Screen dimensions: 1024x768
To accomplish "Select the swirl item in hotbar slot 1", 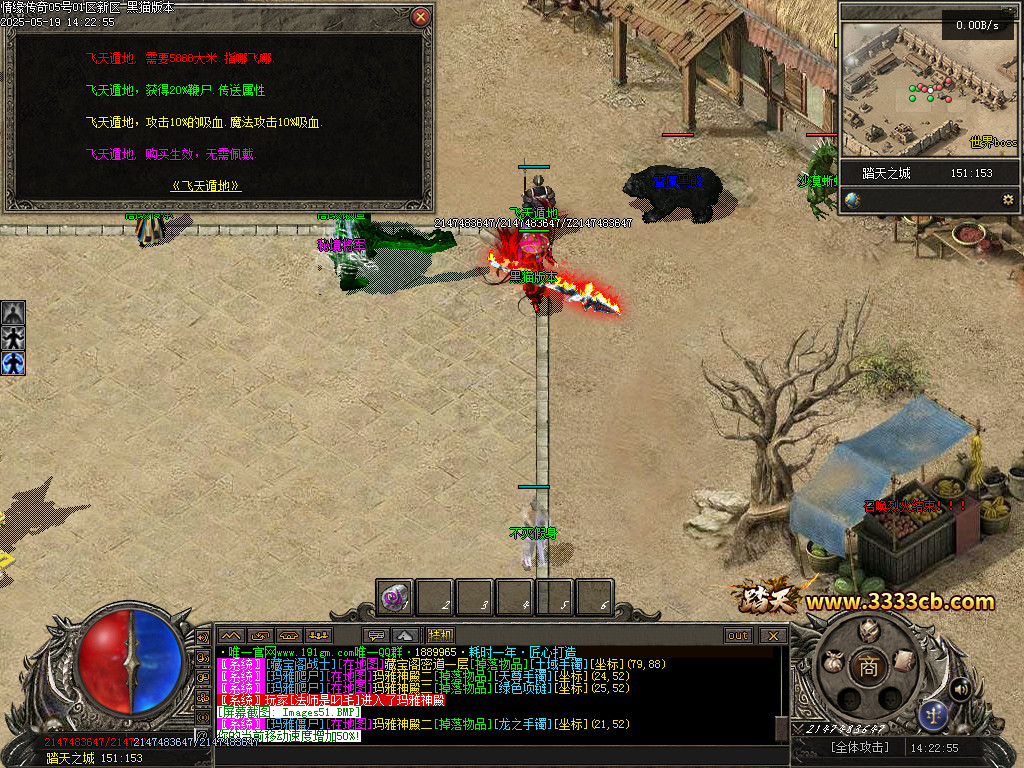I will (x=396, y=597).
